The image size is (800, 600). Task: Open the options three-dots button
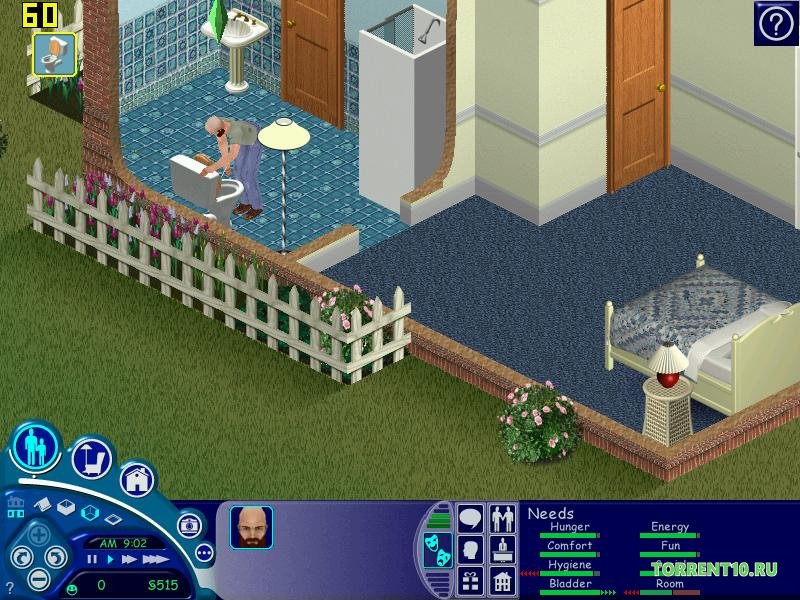(204, 552)
